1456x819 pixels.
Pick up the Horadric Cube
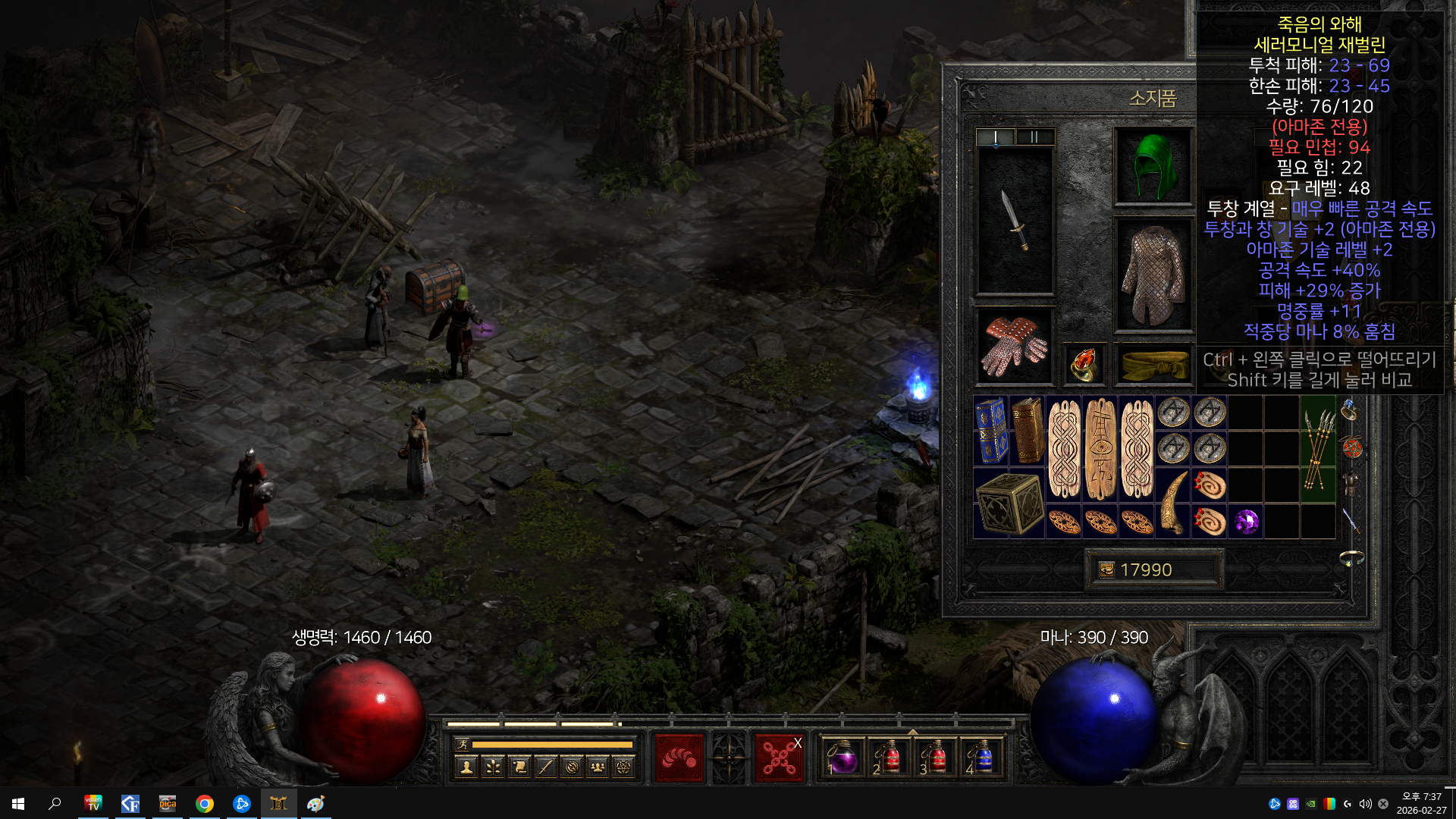(x=1009, y=504)
